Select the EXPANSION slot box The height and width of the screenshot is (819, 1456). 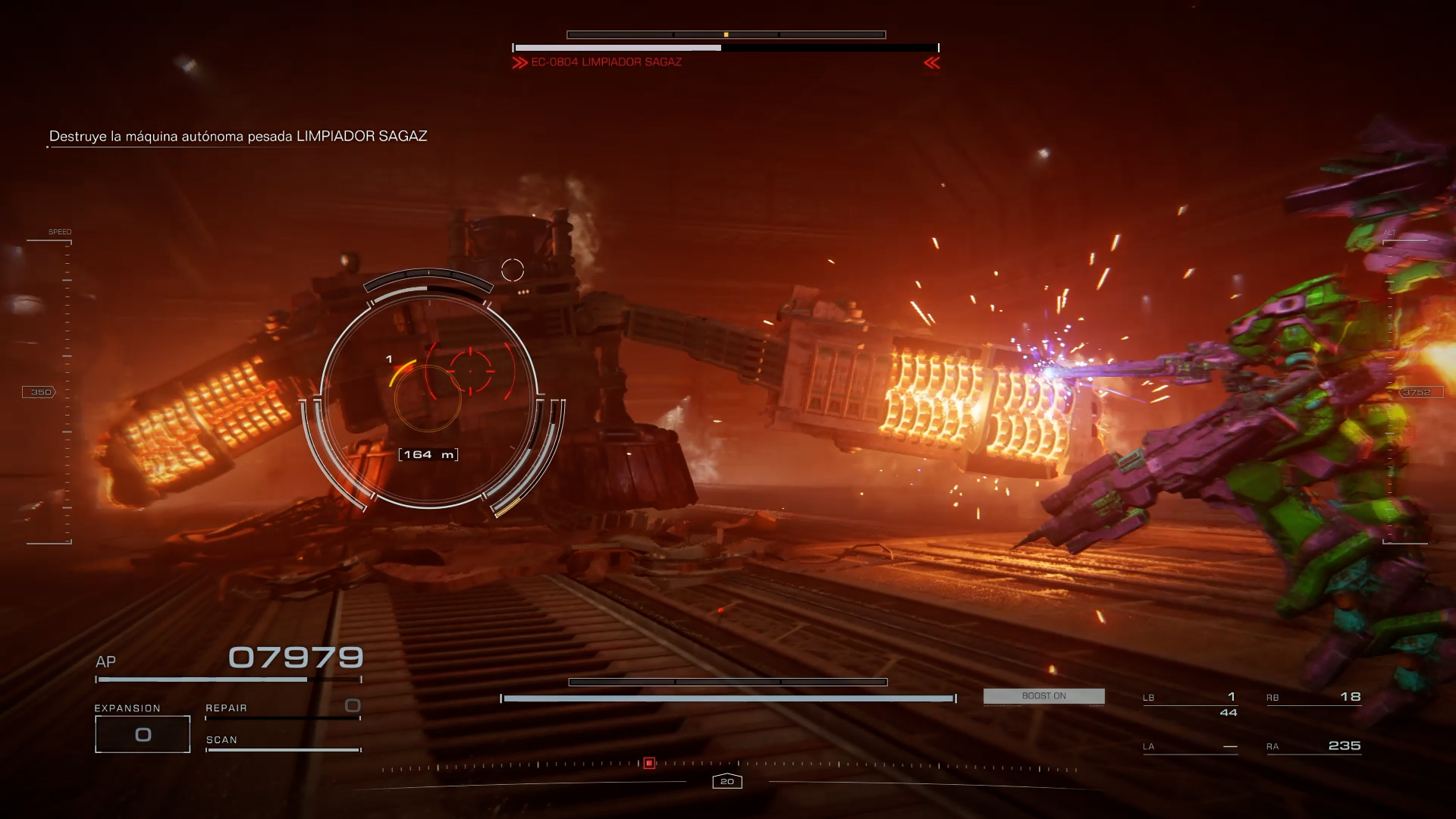(143, 734)
